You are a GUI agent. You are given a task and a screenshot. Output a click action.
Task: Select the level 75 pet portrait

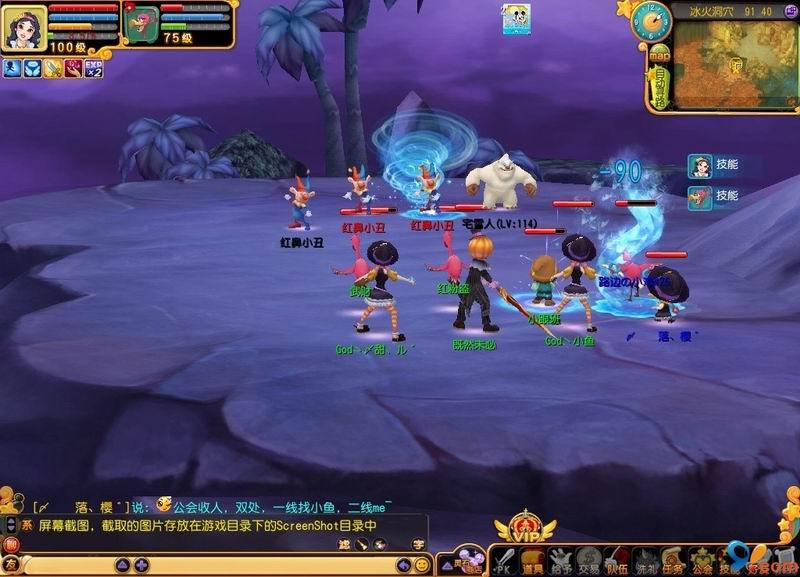[141, 21]
